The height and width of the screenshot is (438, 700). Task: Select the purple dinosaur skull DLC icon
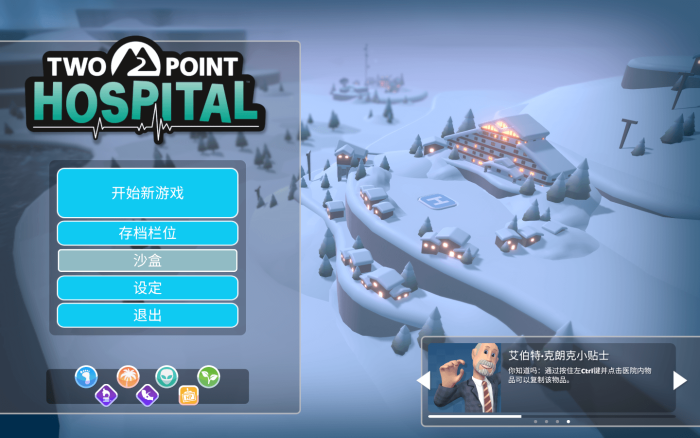click(147, 395)
